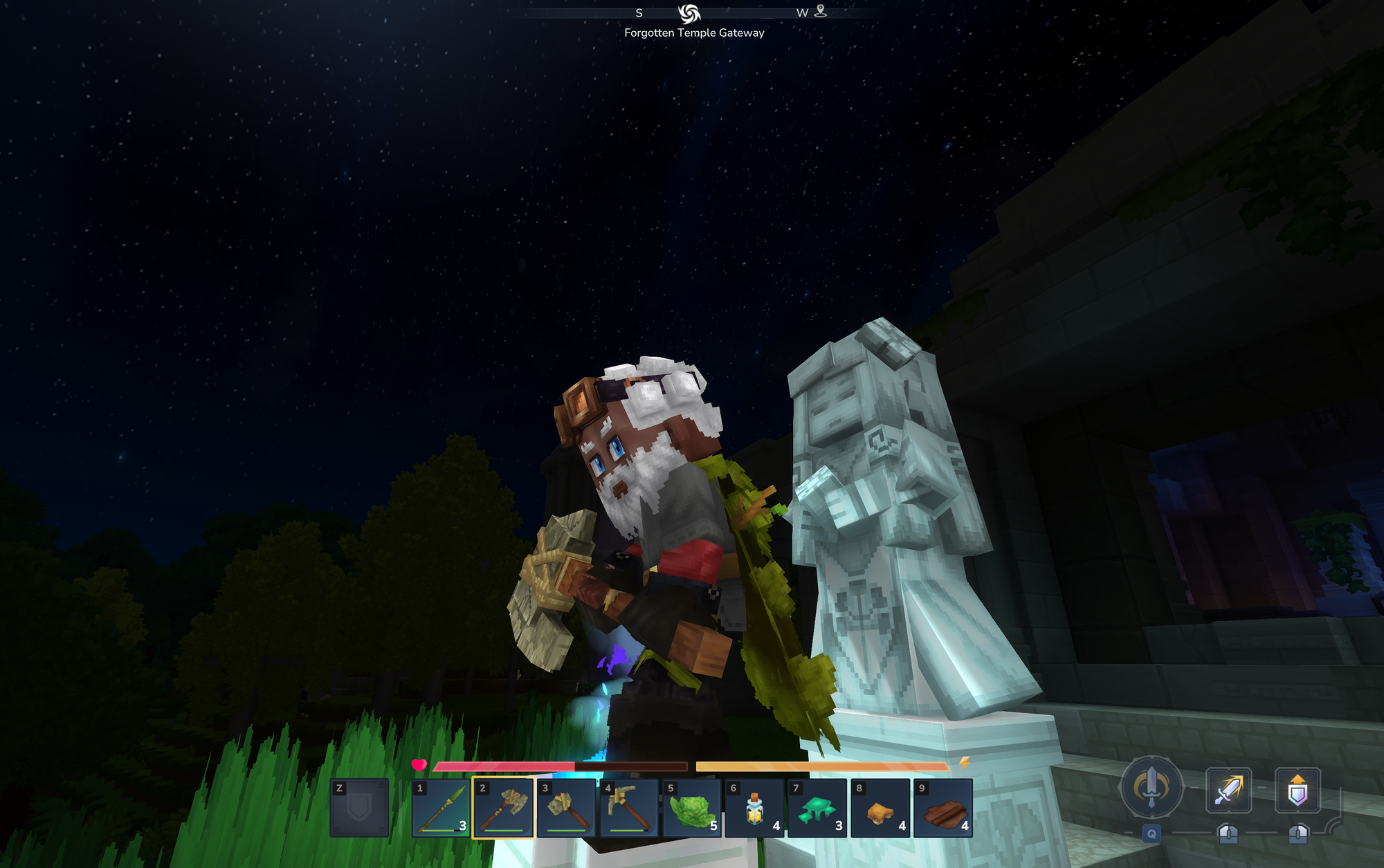
Task: Click the swirl marker on the compass
Action: [x=689, y=13]
